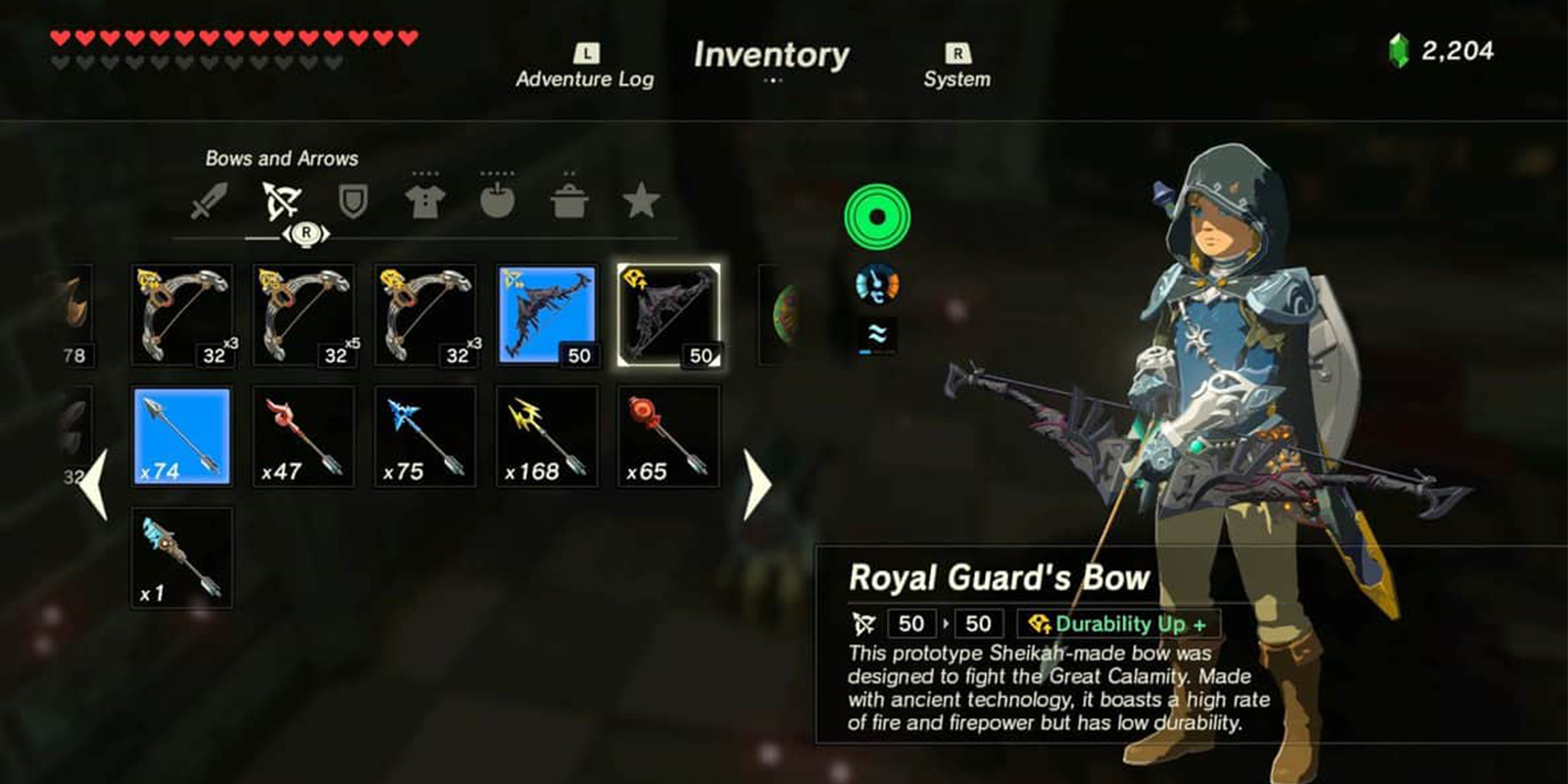Image resolution: width=1568 pixels, height=784 pixels.
Task: Select the Bows and Arrows tab icon
Action: pyautogui.click(x=283, y=198)
